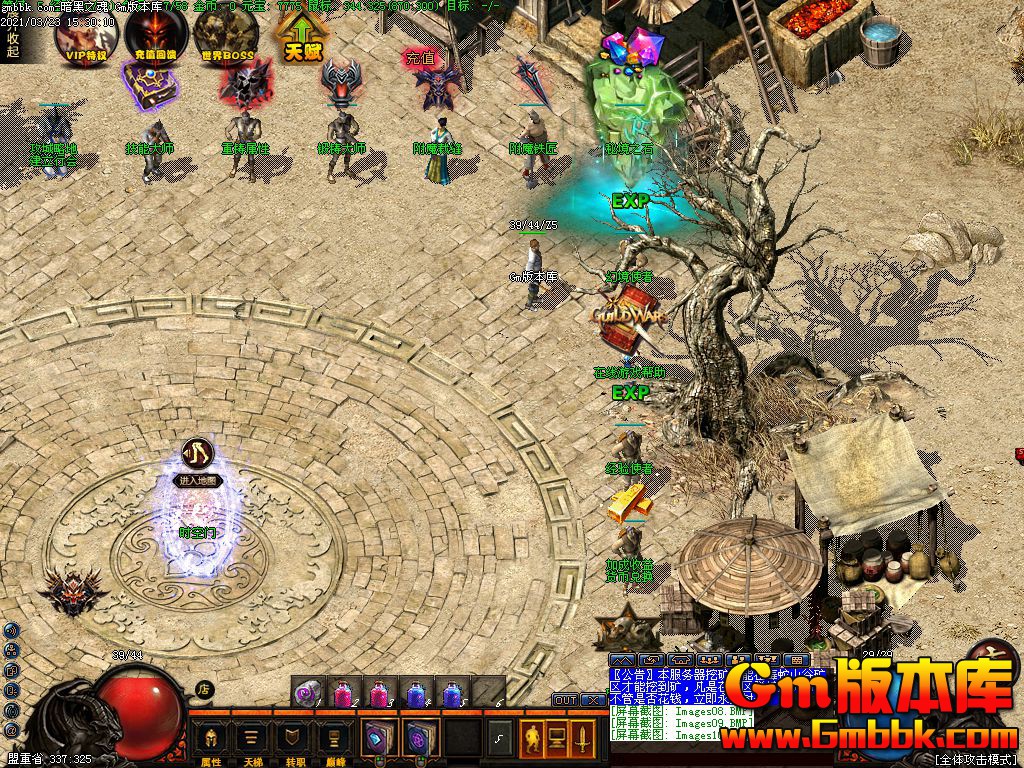Image resolution: width=1024 pixels, height=768 pixels.
Task: Use the pink potion in hotbar slot 2
Action: point(344,691)
